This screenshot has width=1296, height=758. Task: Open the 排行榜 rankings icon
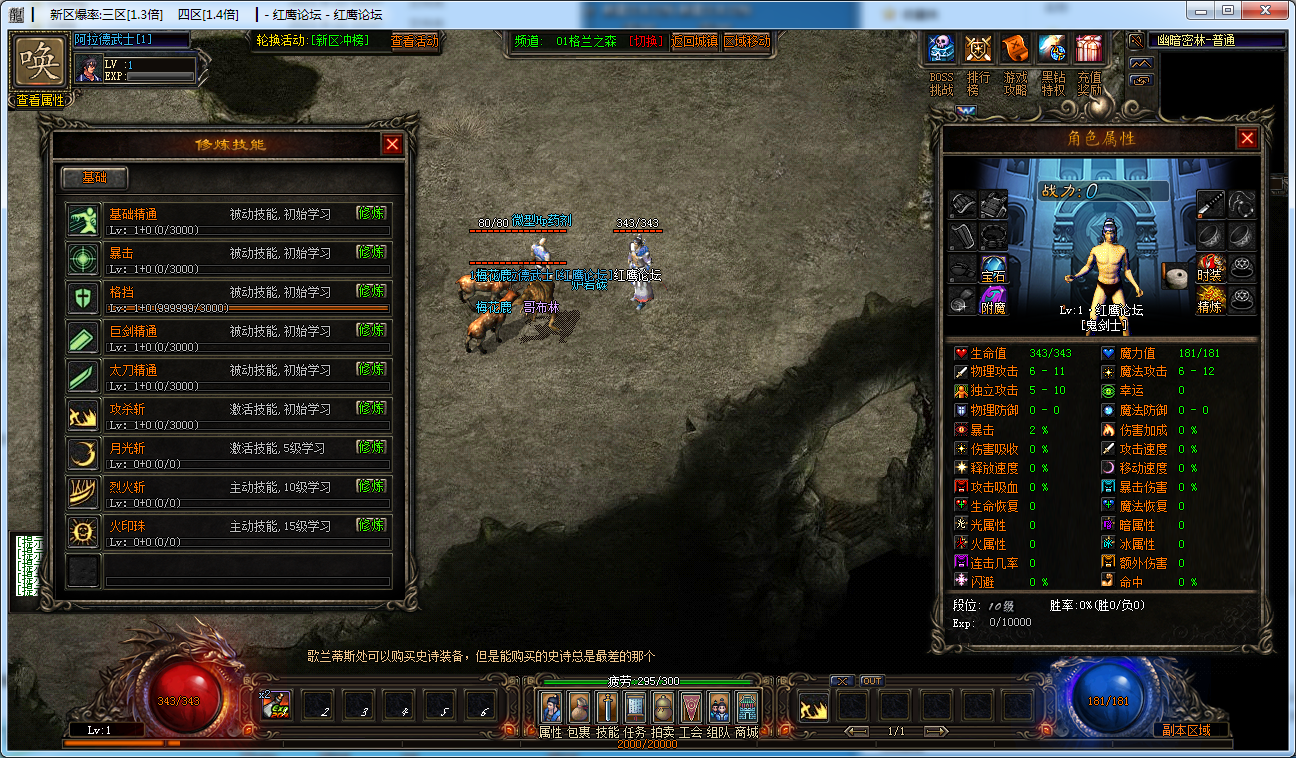click(x=978, y=48)
